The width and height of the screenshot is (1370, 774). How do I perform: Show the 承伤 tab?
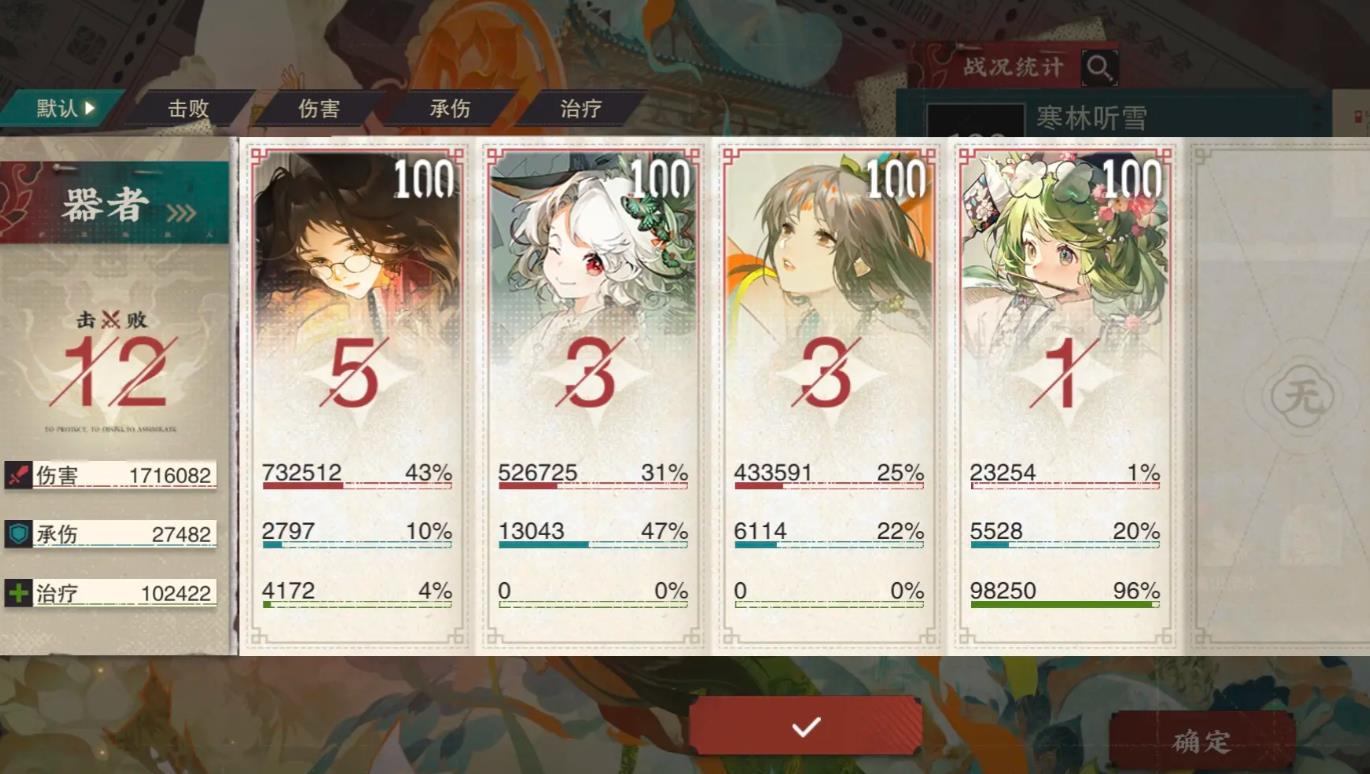pos(450,109)
